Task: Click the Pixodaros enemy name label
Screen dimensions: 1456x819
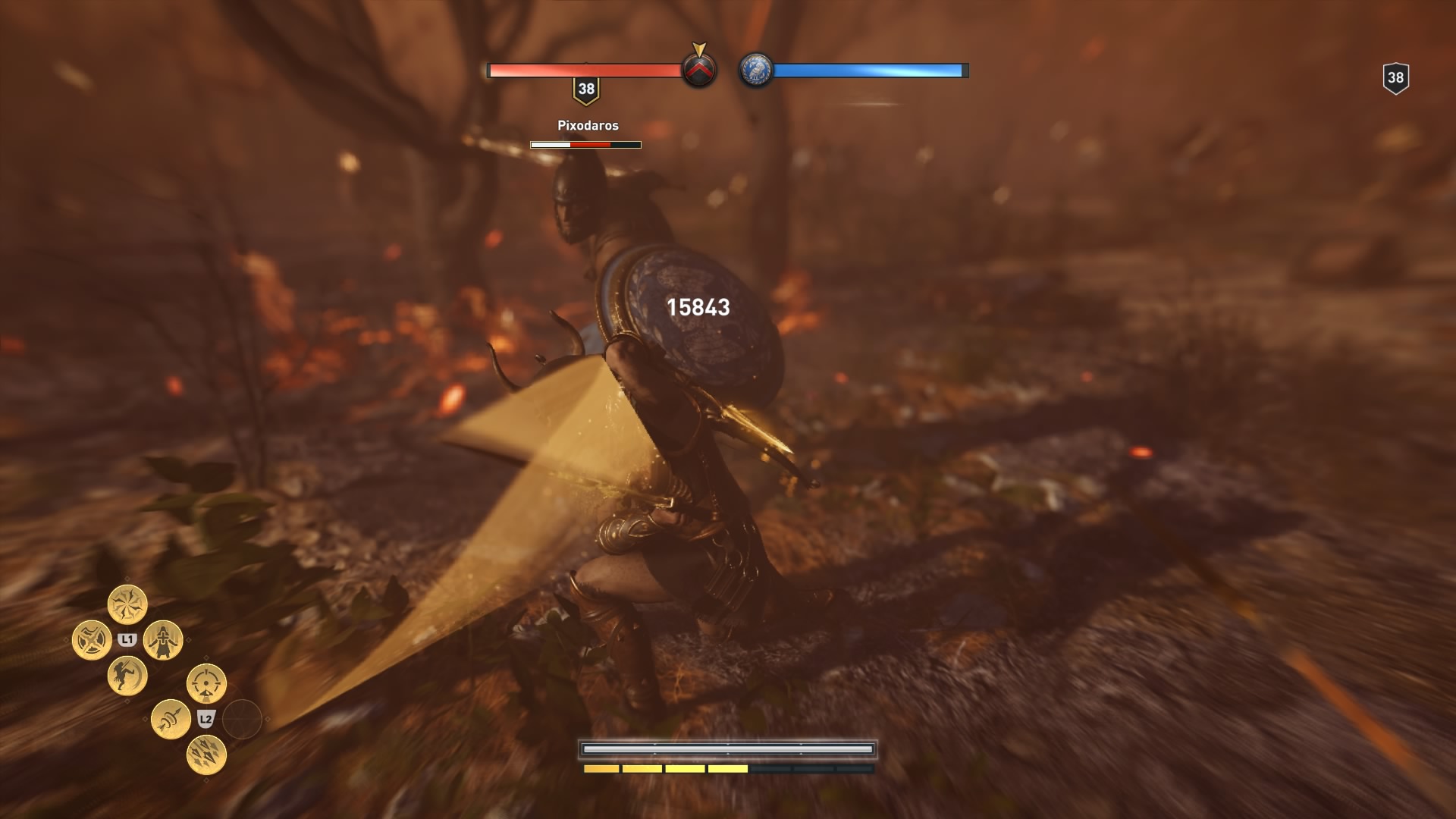Action: point(587,124)
